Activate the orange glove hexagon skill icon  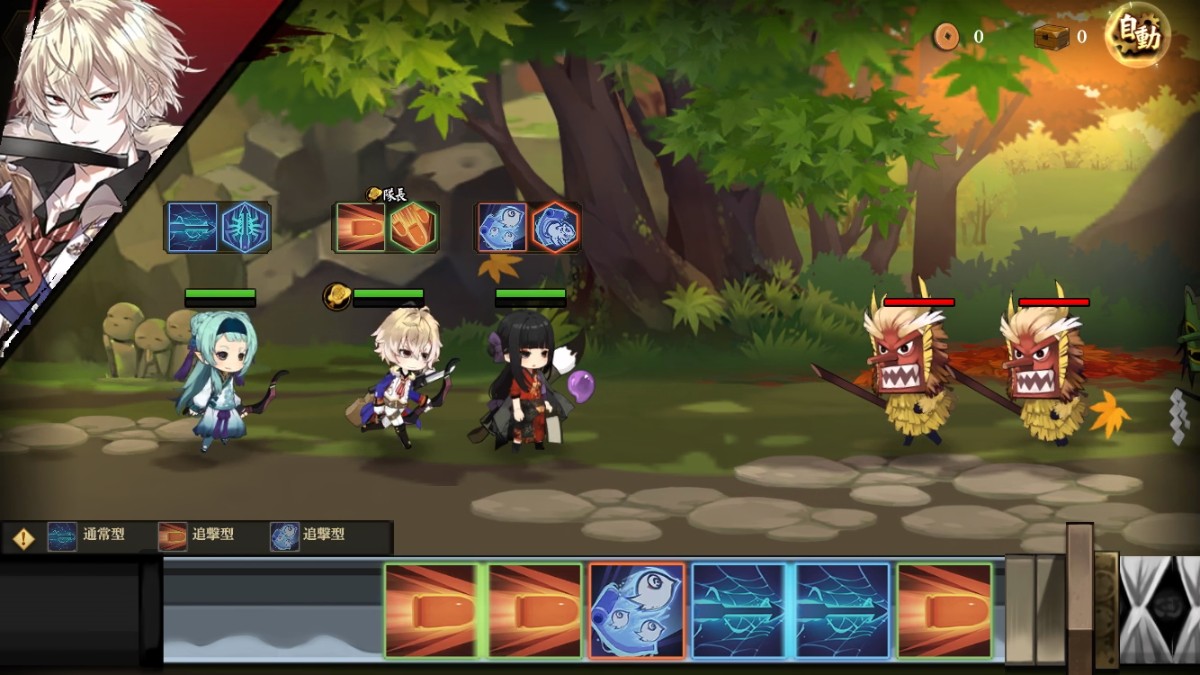(x=412, y=227)
